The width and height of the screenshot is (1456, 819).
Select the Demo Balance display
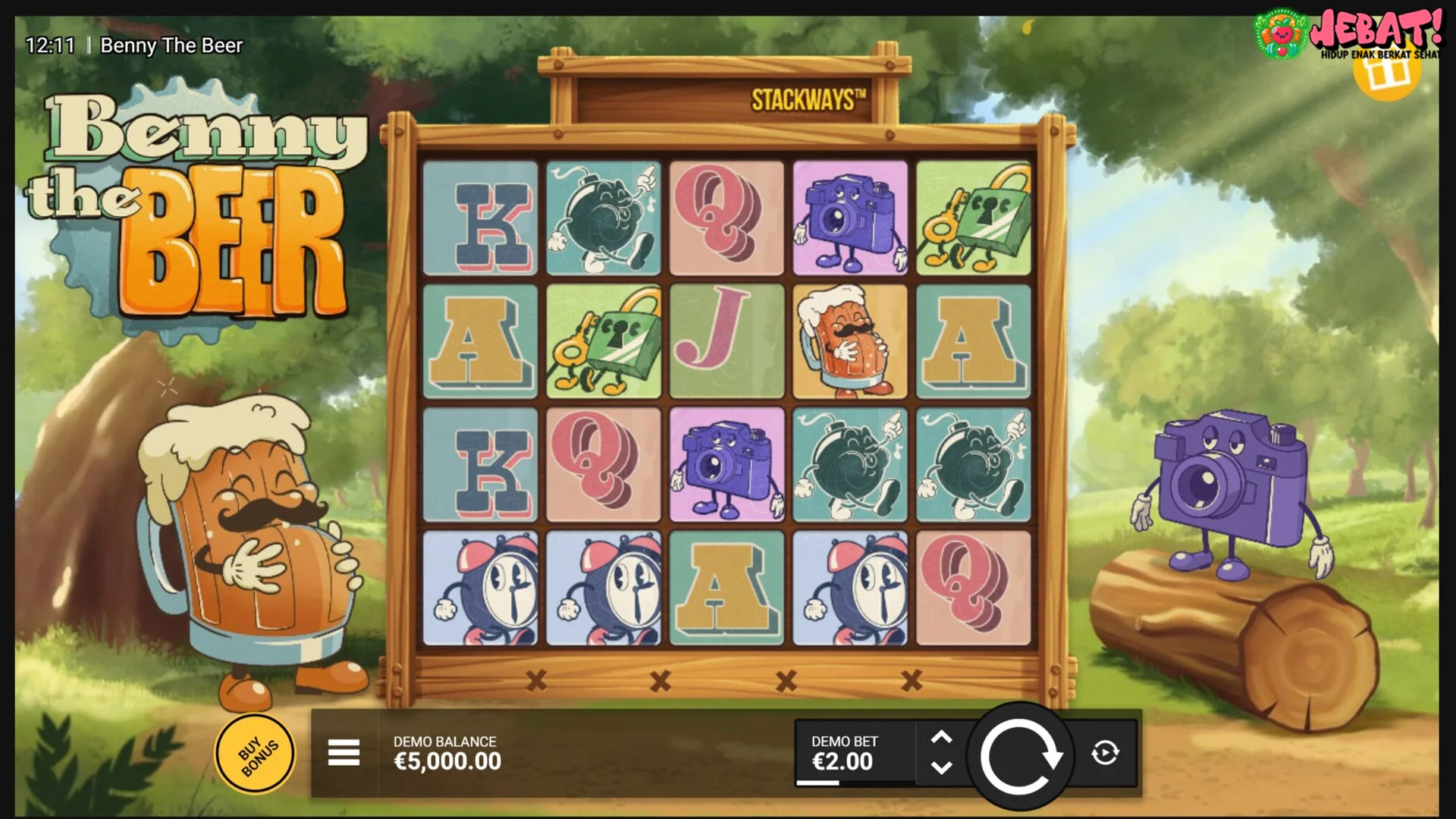[x=446, y=754]
